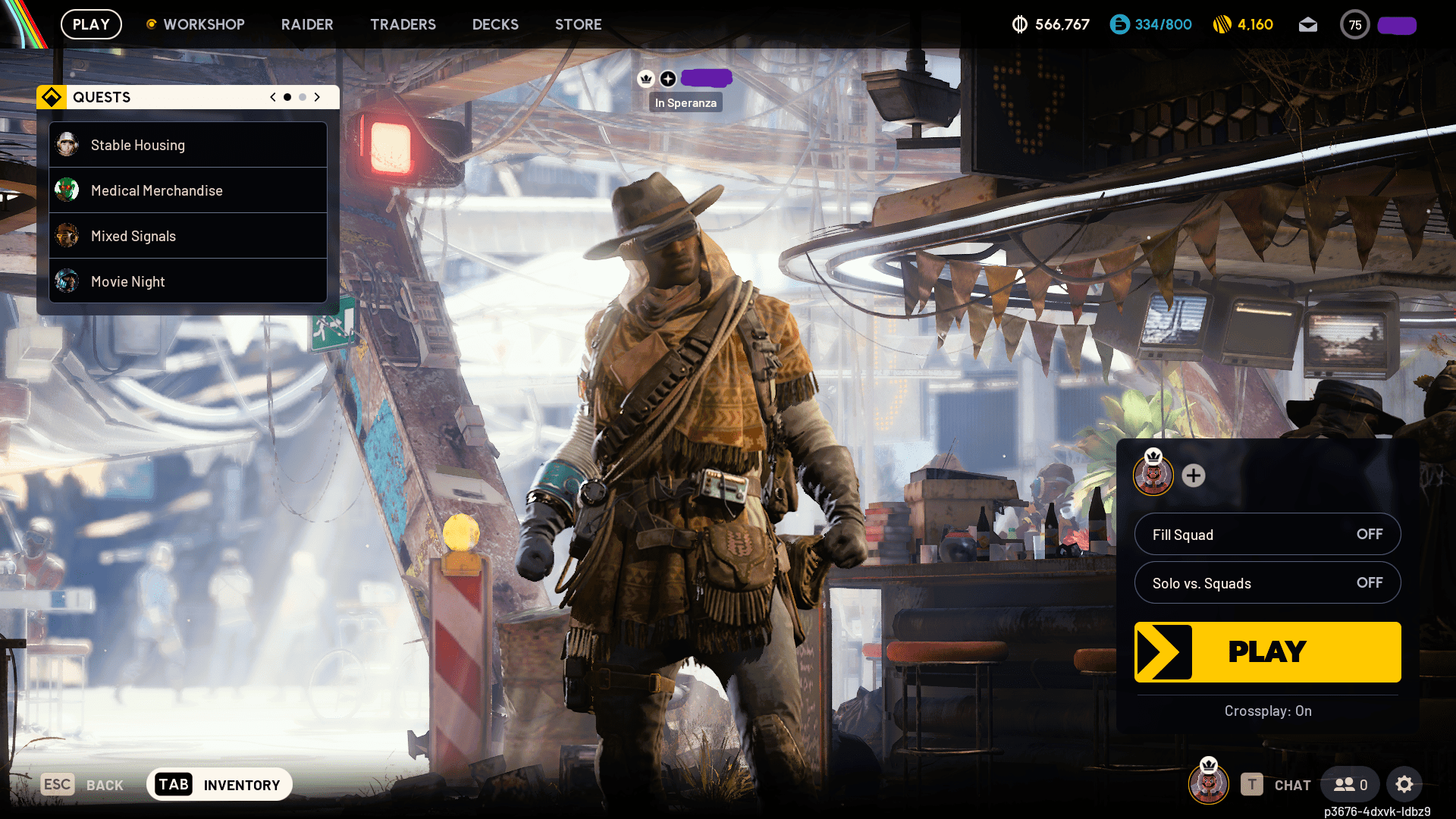Click the Medical Merchandise quest icon

point(67,190)
